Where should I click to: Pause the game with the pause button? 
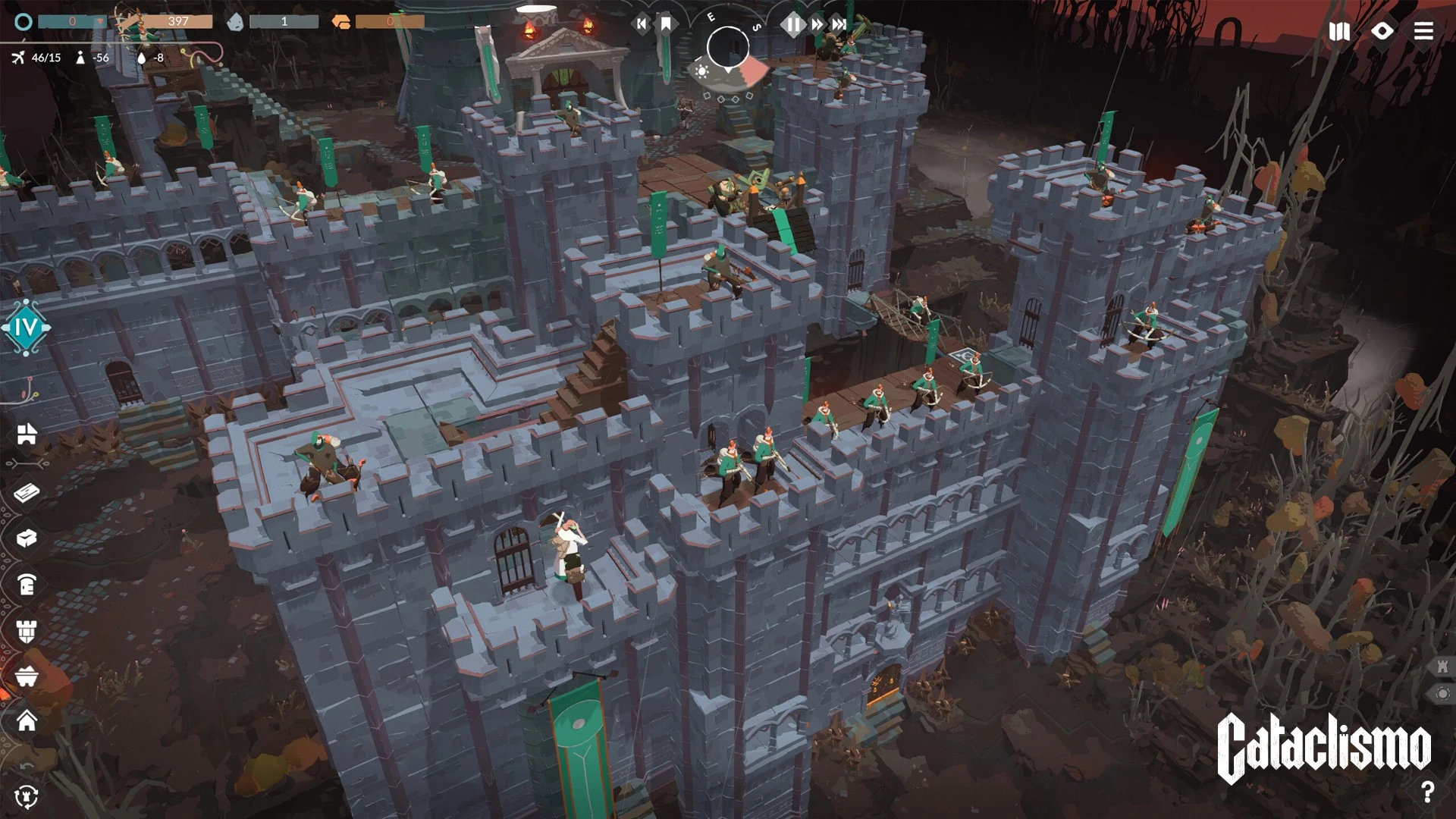pos(792,25)
